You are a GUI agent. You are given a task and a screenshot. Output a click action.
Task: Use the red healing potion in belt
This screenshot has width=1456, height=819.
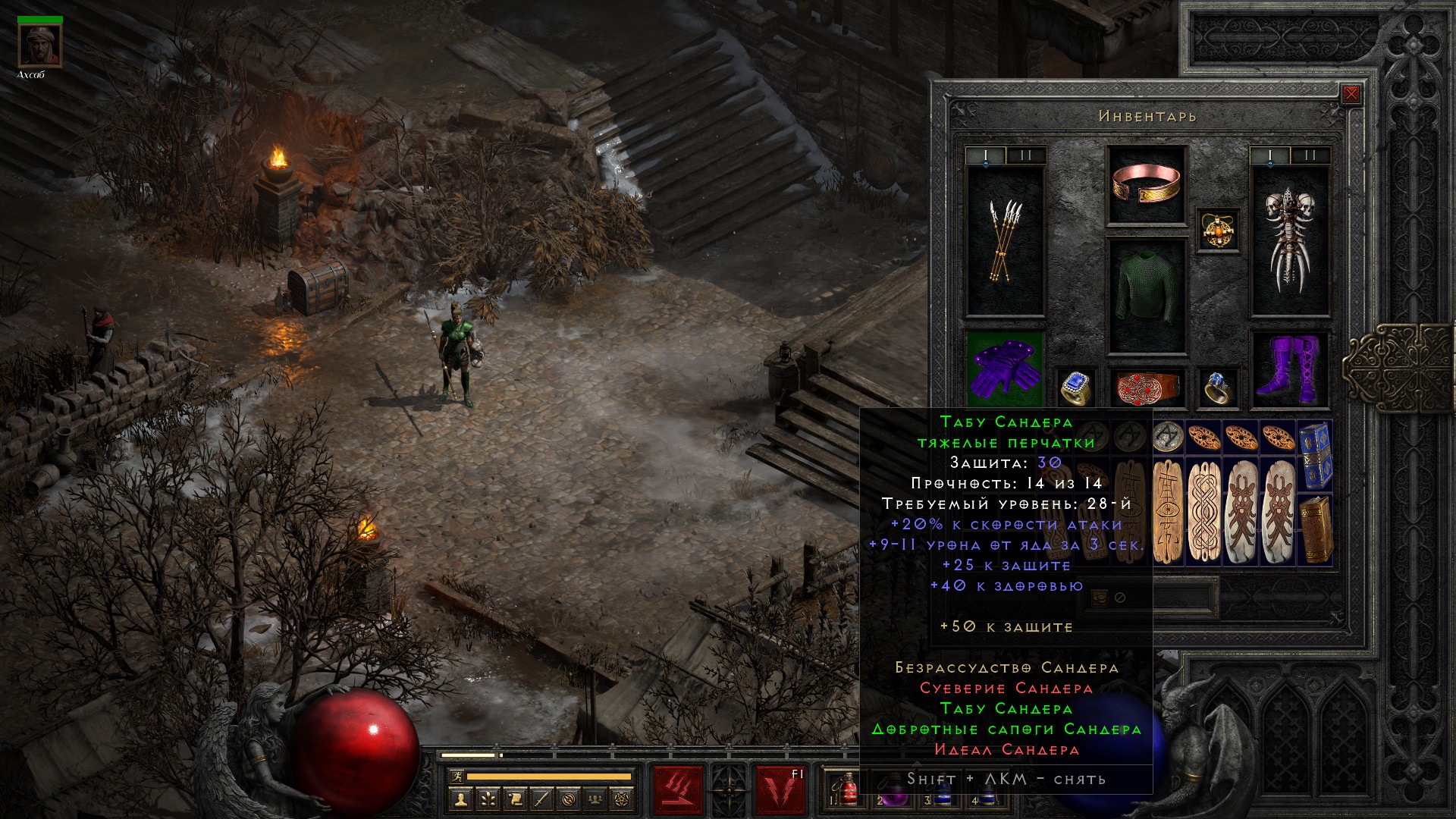coord(849,789)
